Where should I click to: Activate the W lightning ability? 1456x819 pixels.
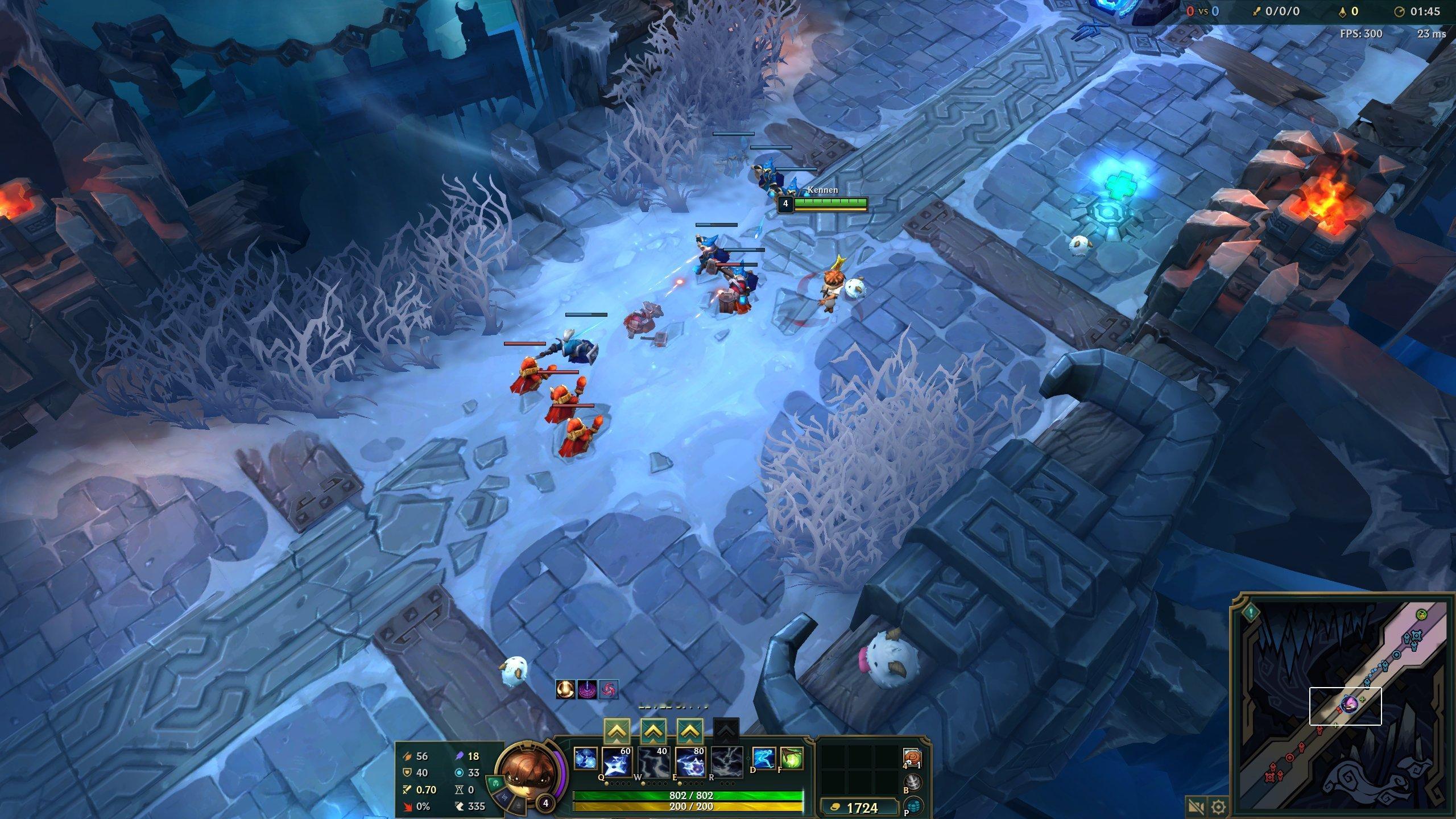click(x=653, y=762)
